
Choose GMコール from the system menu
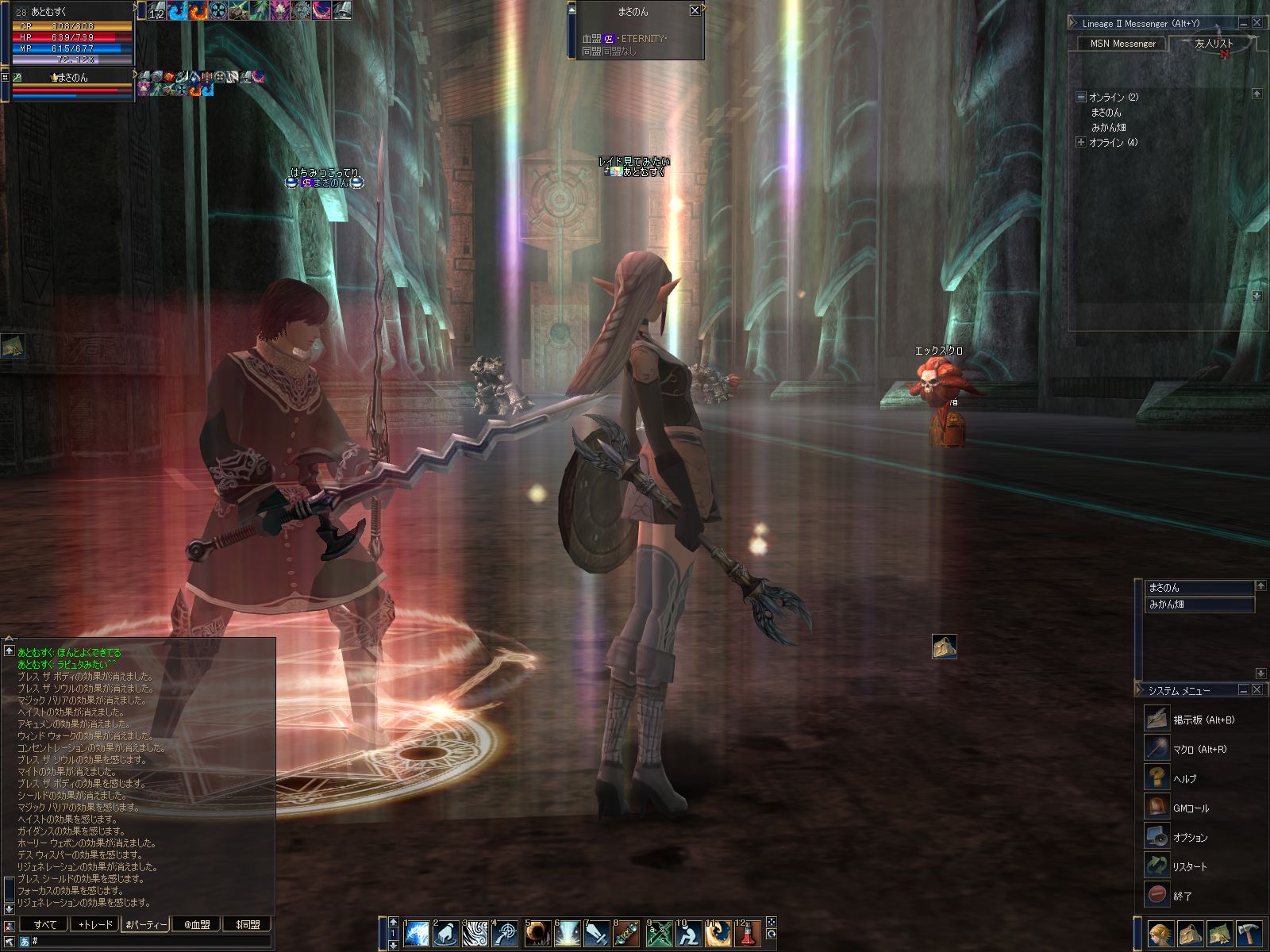[x=1191, y=808]
